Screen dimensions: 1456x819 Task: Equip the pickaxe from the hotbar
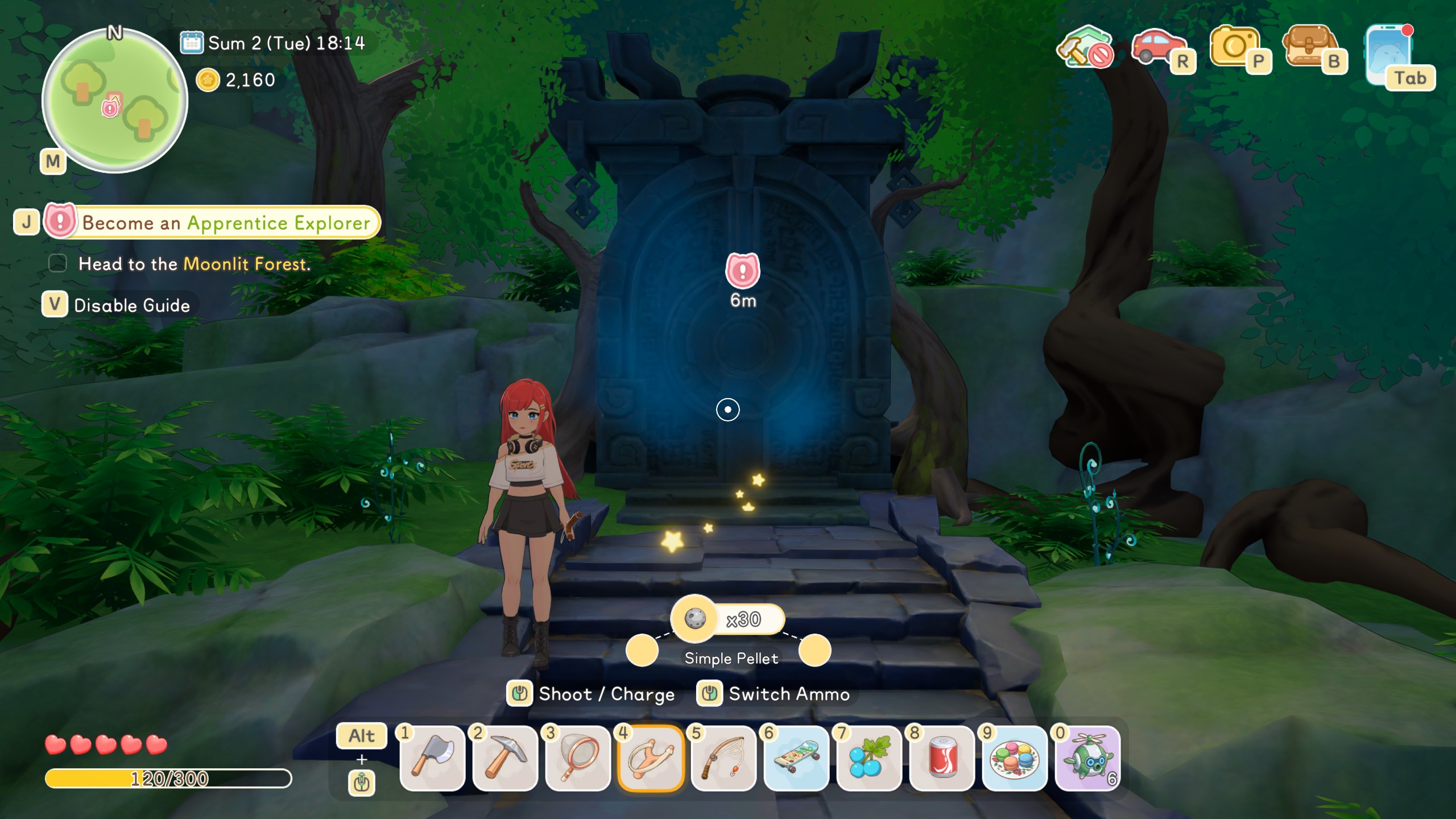505,758
